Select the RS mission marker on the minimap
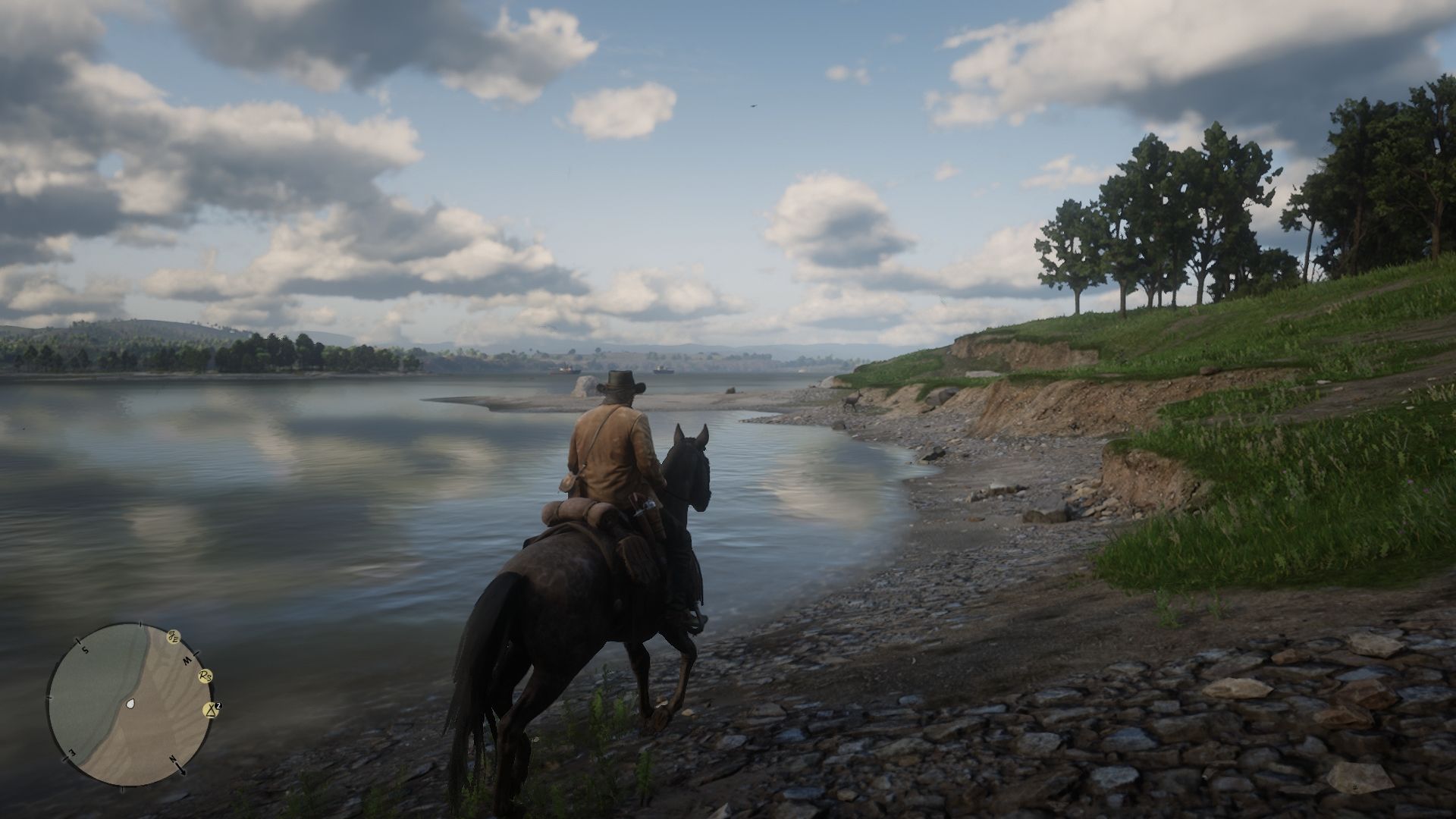The image size is (1456, 819). (205, 676)
